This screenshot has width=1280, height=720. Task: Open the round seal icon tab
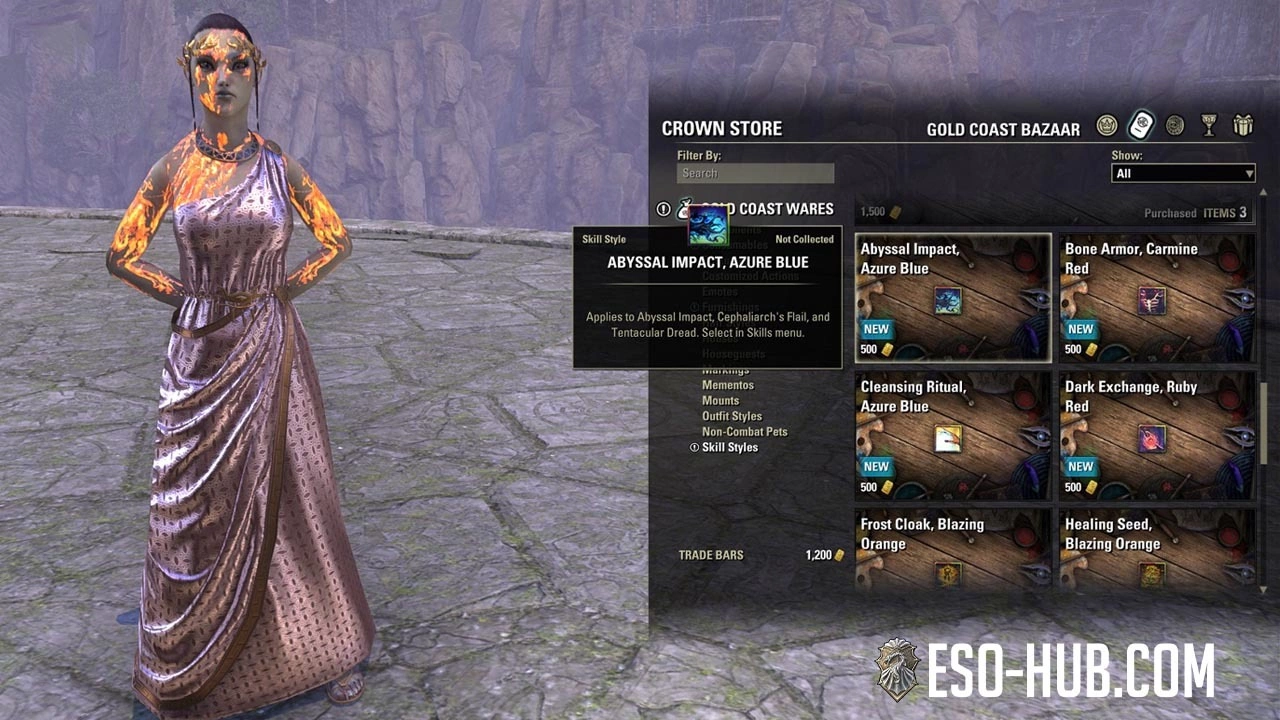[1175, 126]
